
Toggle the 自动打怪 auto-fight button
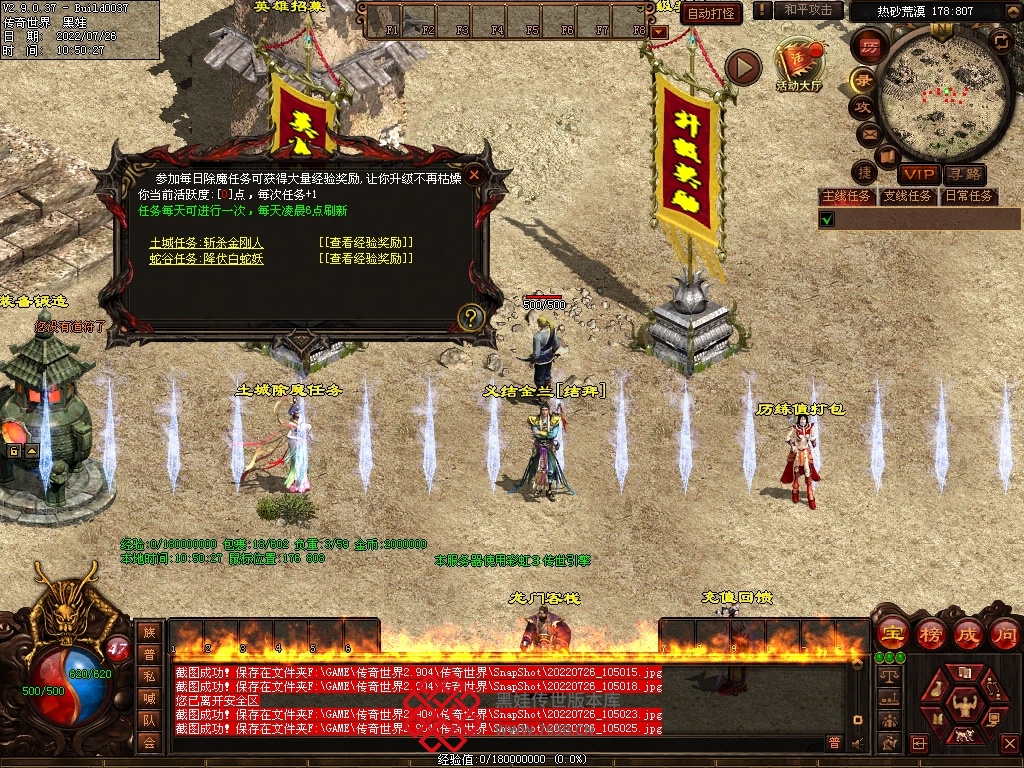[x=712, y=13]
